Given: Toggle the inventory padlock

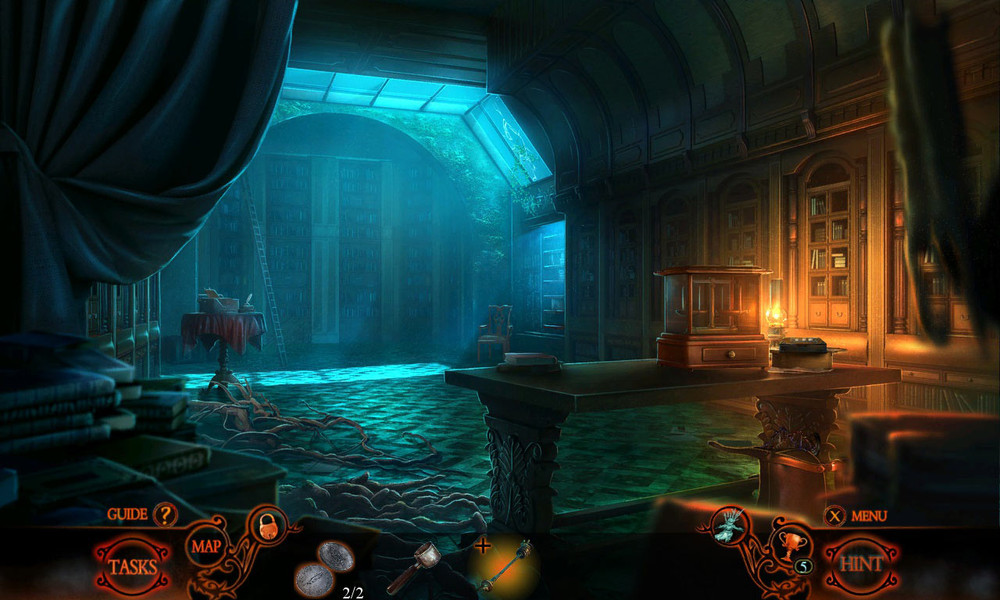Looking at the screenshot, I should [x=267, y=526].
